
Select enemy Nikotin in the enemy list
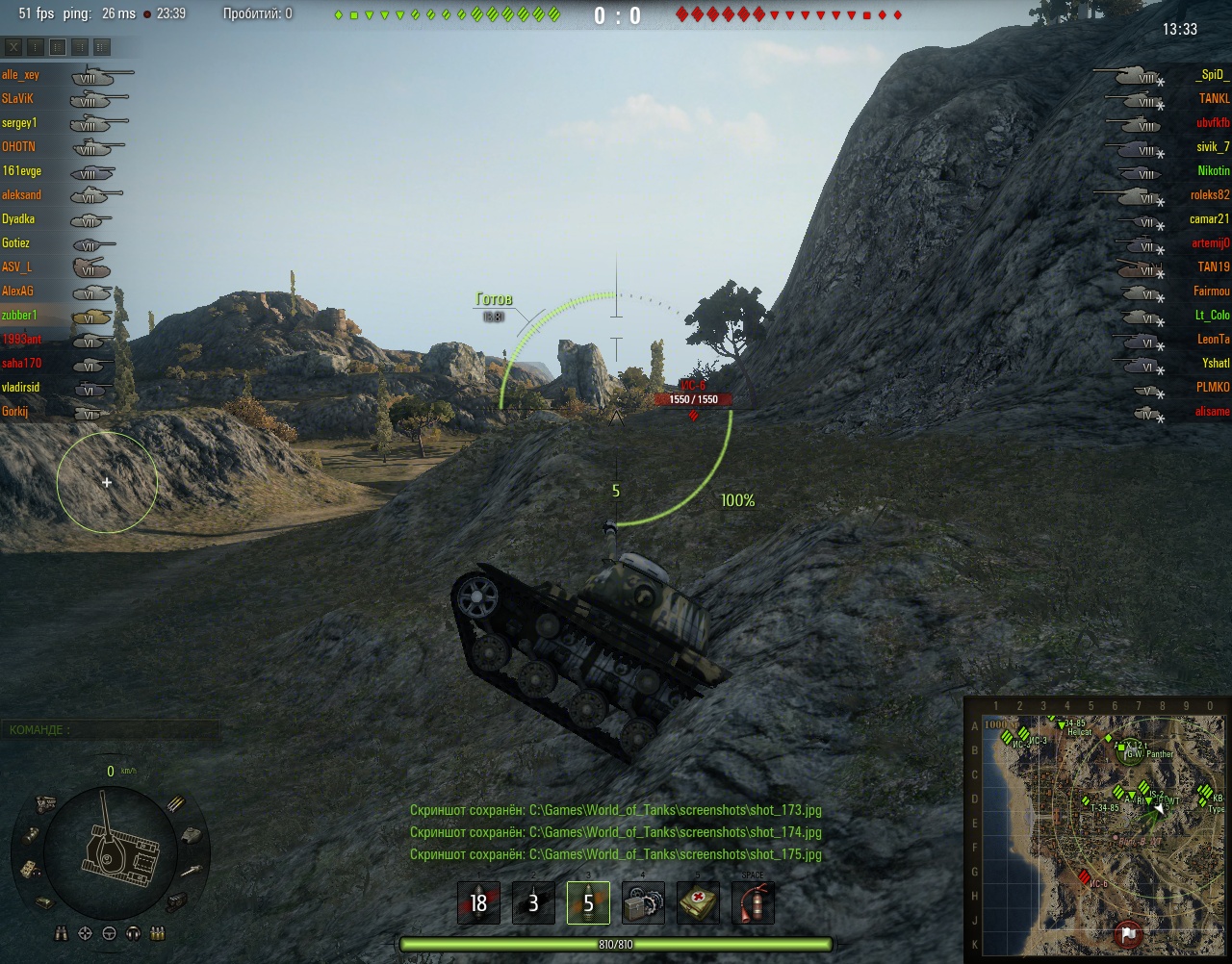tap(1213, 171)
